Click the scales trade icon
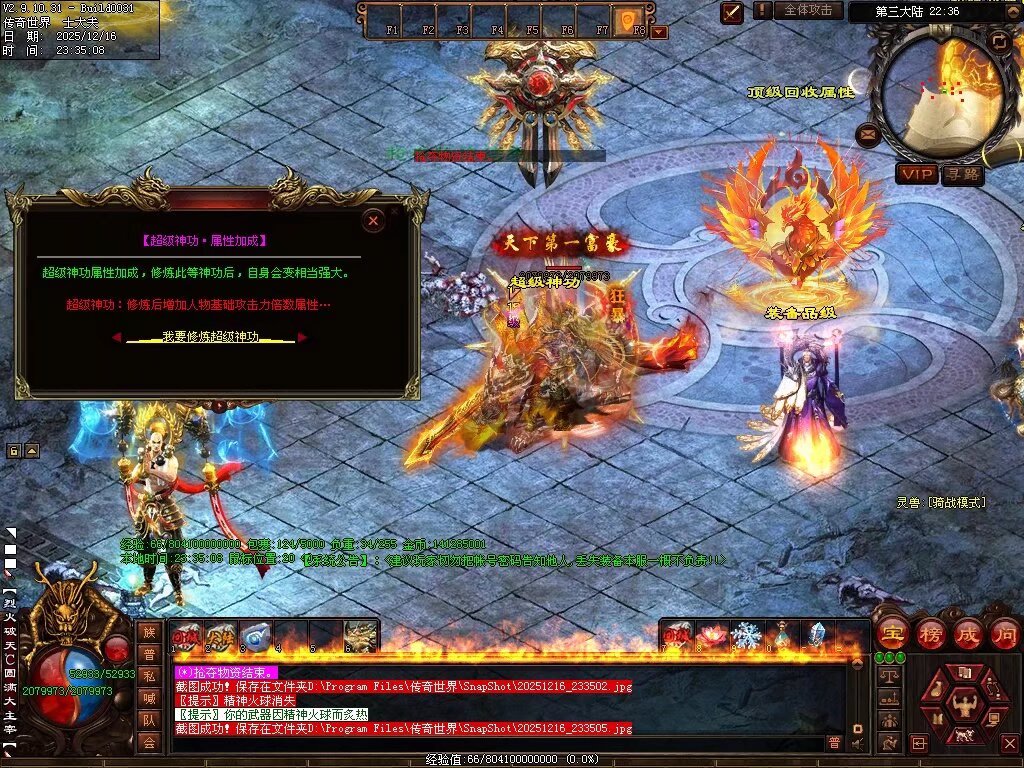Viewport: 1024px width, 768px height. point(887,676)
